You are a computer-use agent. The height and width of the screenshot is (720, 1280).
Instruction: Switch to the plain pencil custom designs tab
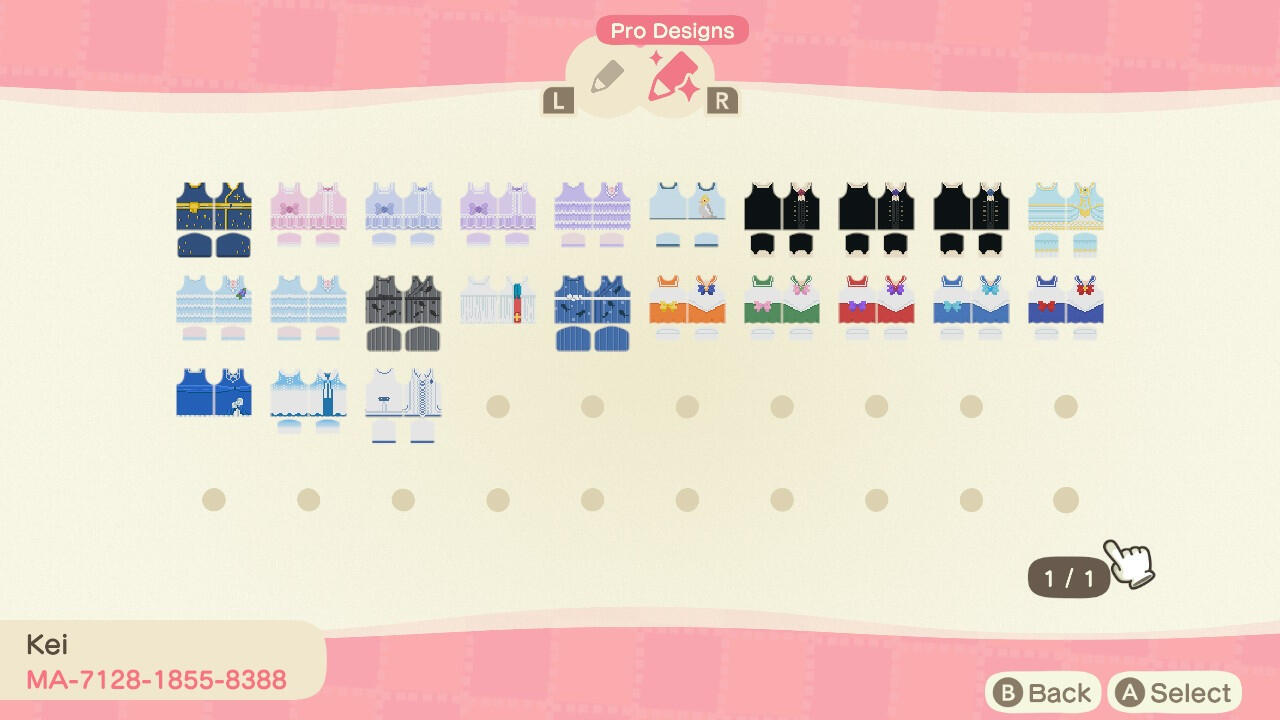(606, 77)
